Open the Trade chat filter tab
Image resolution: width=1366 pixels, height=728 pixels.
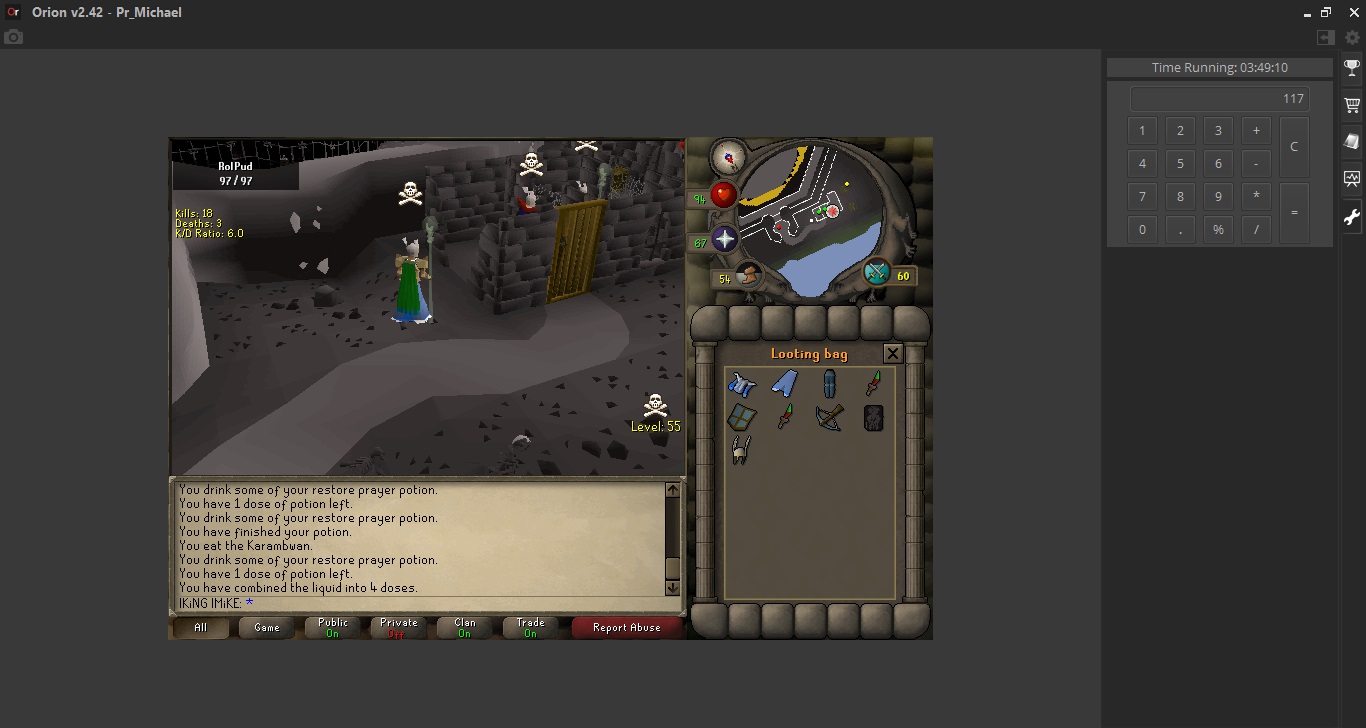tap(531, 628)
